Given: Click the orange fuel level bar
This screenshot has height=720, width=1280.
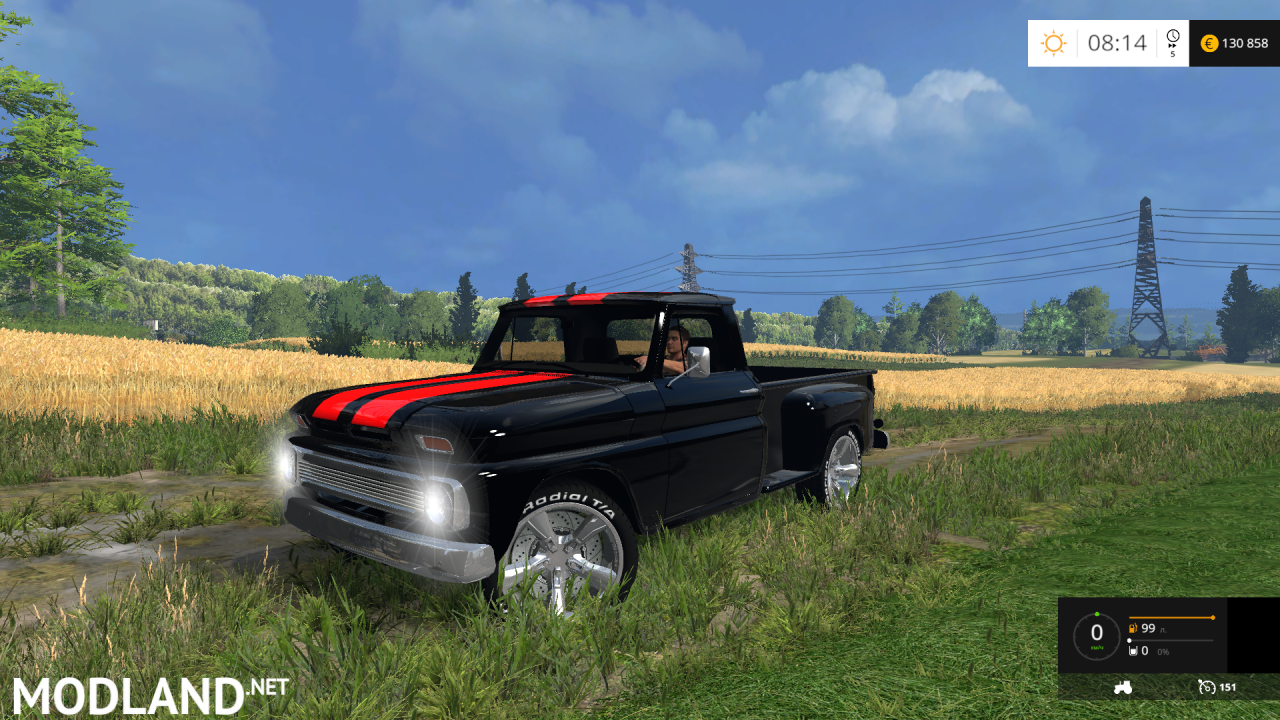Looking at the screenshot, I should [x=1171, y=617].
